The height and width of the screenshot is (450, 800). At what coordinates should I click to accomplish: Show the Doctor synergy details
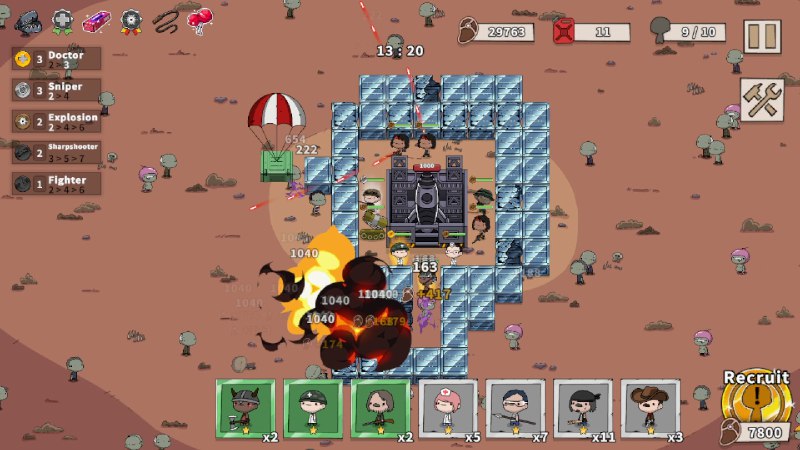[x=57, y=59]
